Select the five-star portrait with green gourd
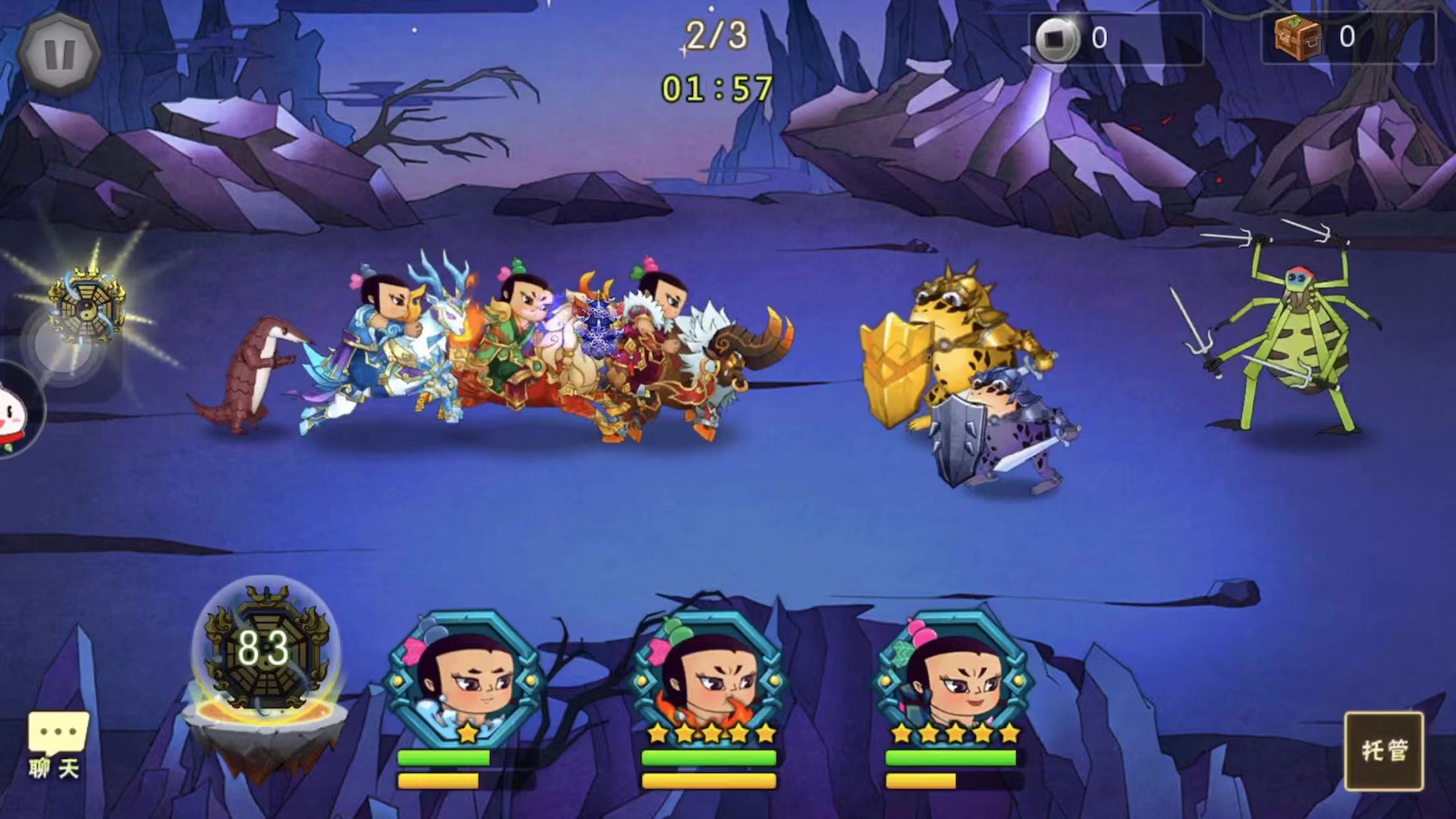The image size is (1456, 819). click(952, 679)
